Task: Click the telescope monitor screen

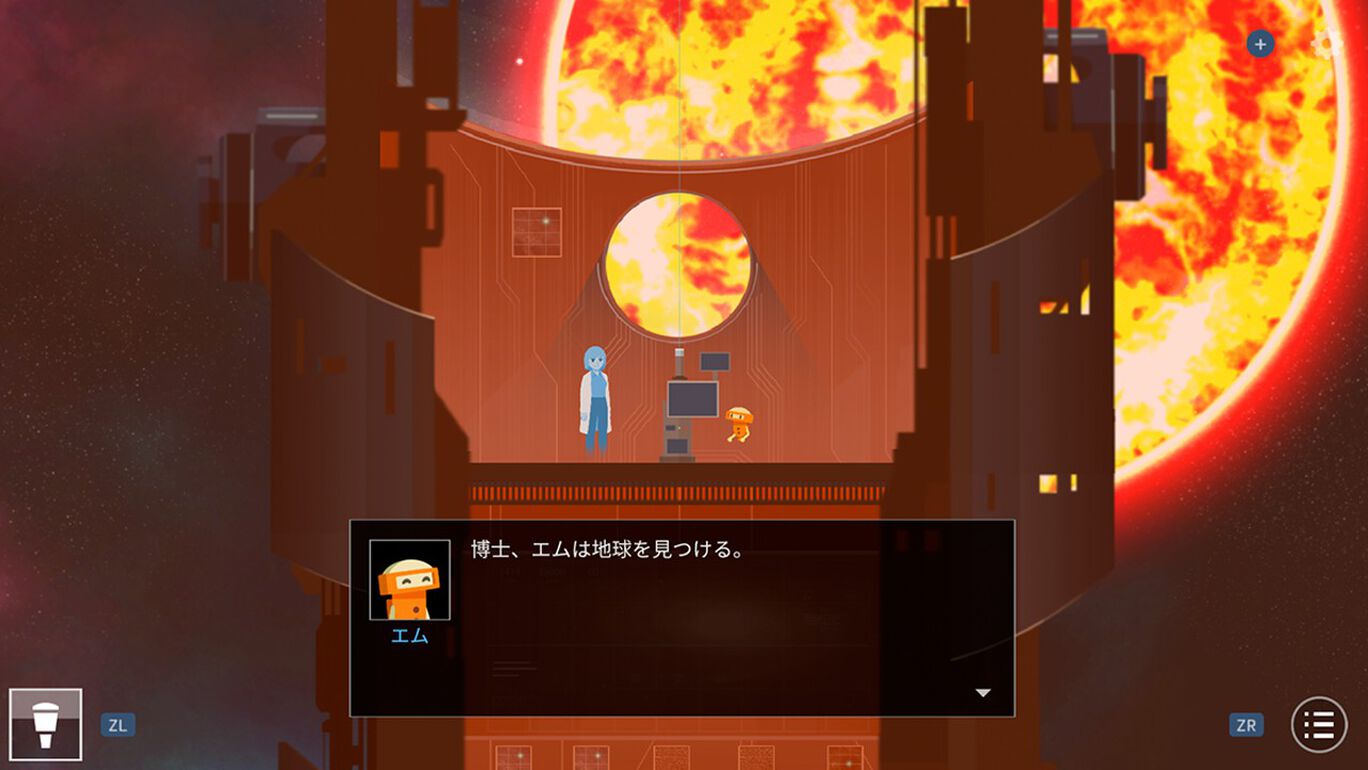Action: [x=693, y=400]
